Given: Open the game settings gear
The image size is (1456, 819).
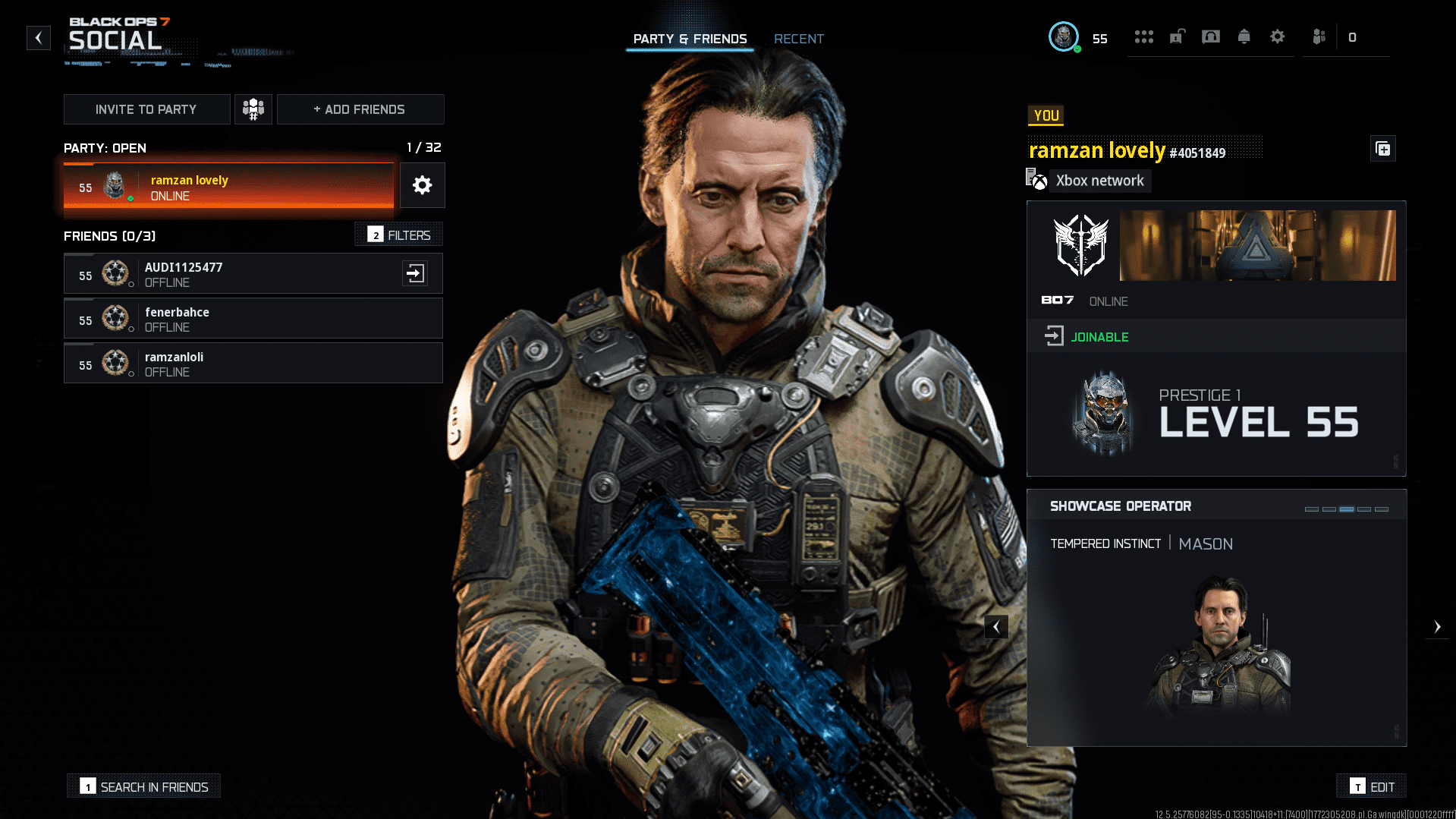Looking at the screenshot, I should coord(1278,36).
